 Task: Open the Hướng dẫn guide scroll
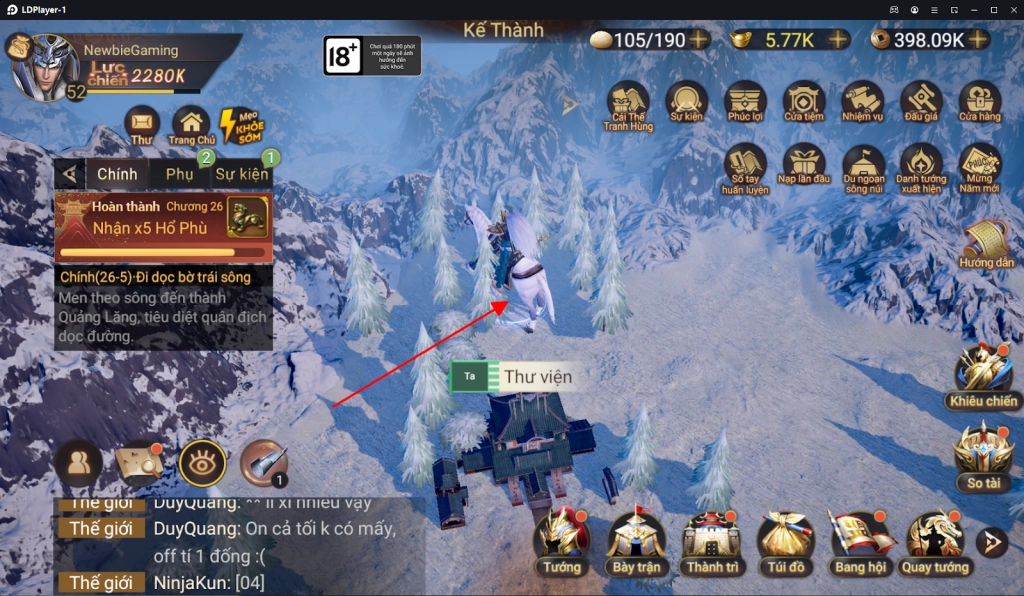pos(987,244)
